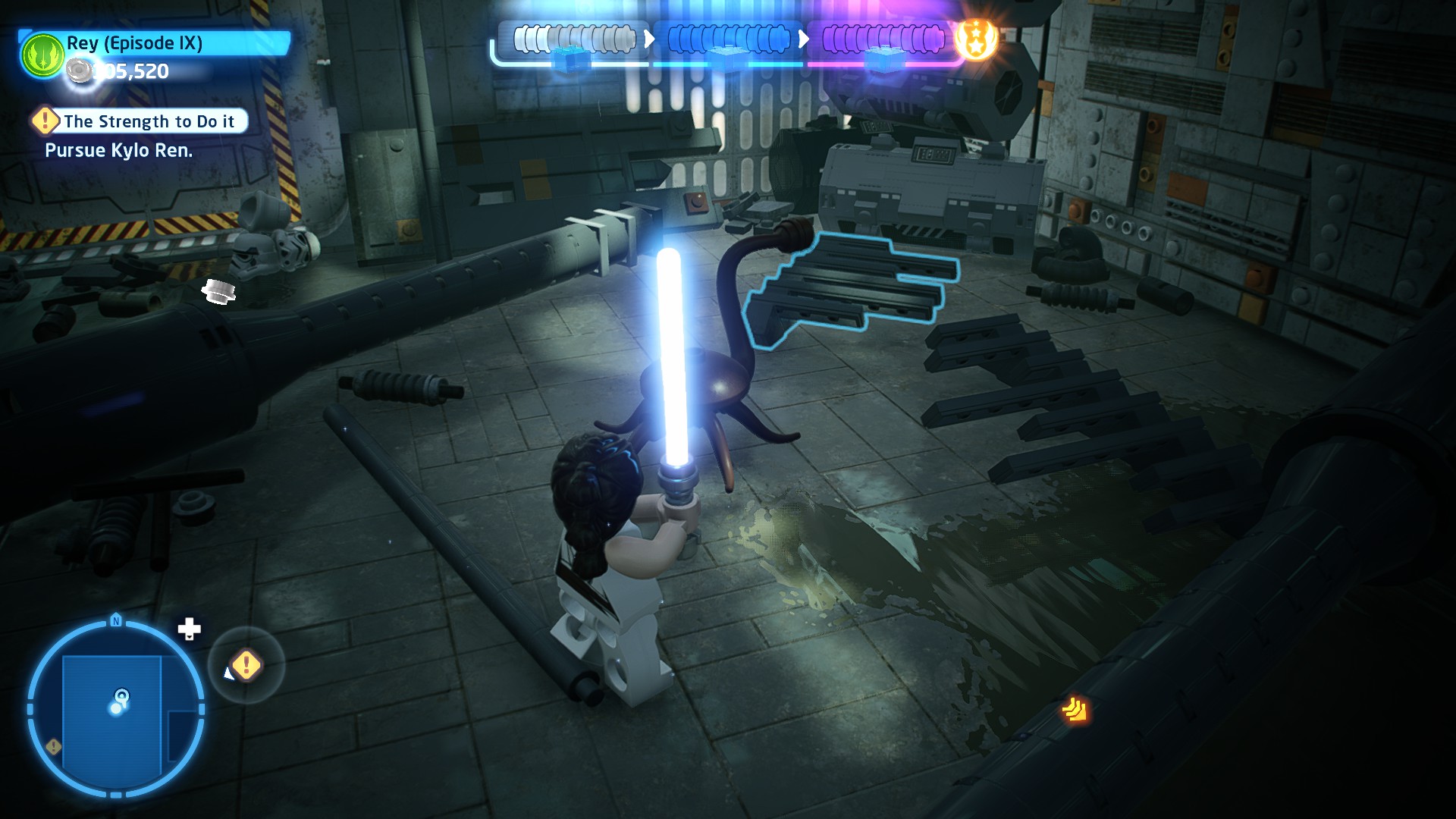Open the circular blue minimap

point(116,709)
